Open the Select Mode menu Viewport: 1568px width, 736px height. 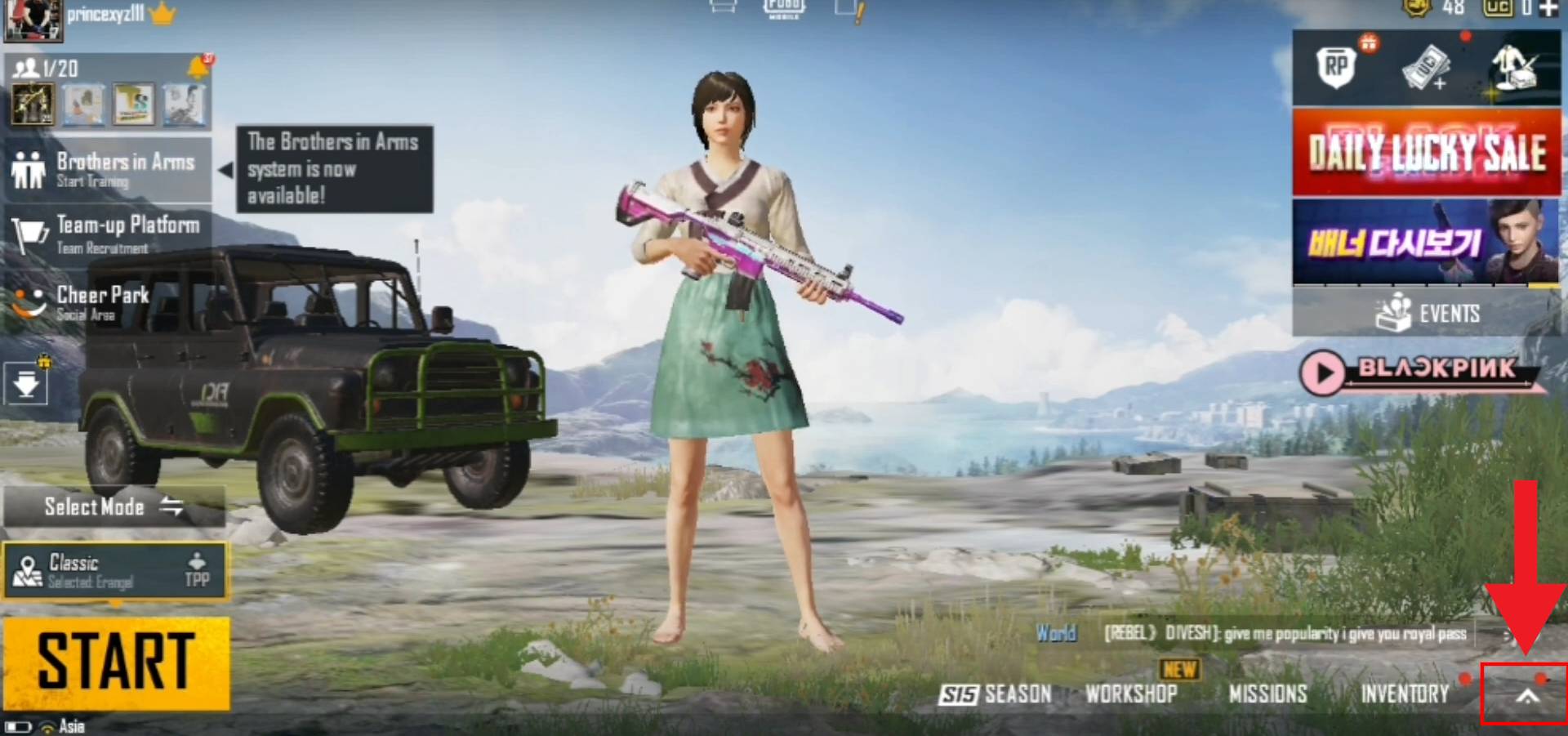click(x=114, y=506)
